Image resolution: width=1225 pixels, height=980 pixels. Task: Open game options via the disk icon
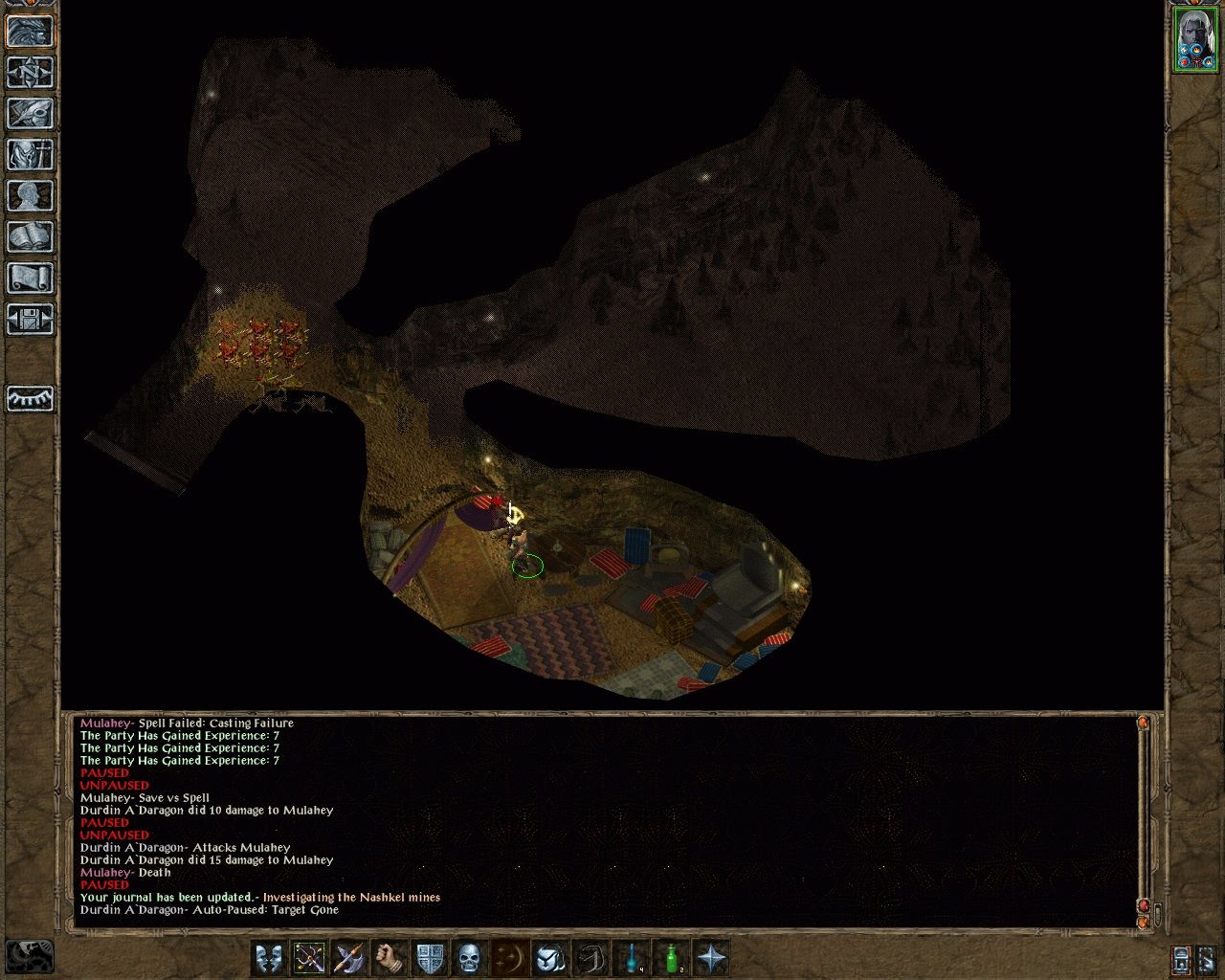(29, 319)
